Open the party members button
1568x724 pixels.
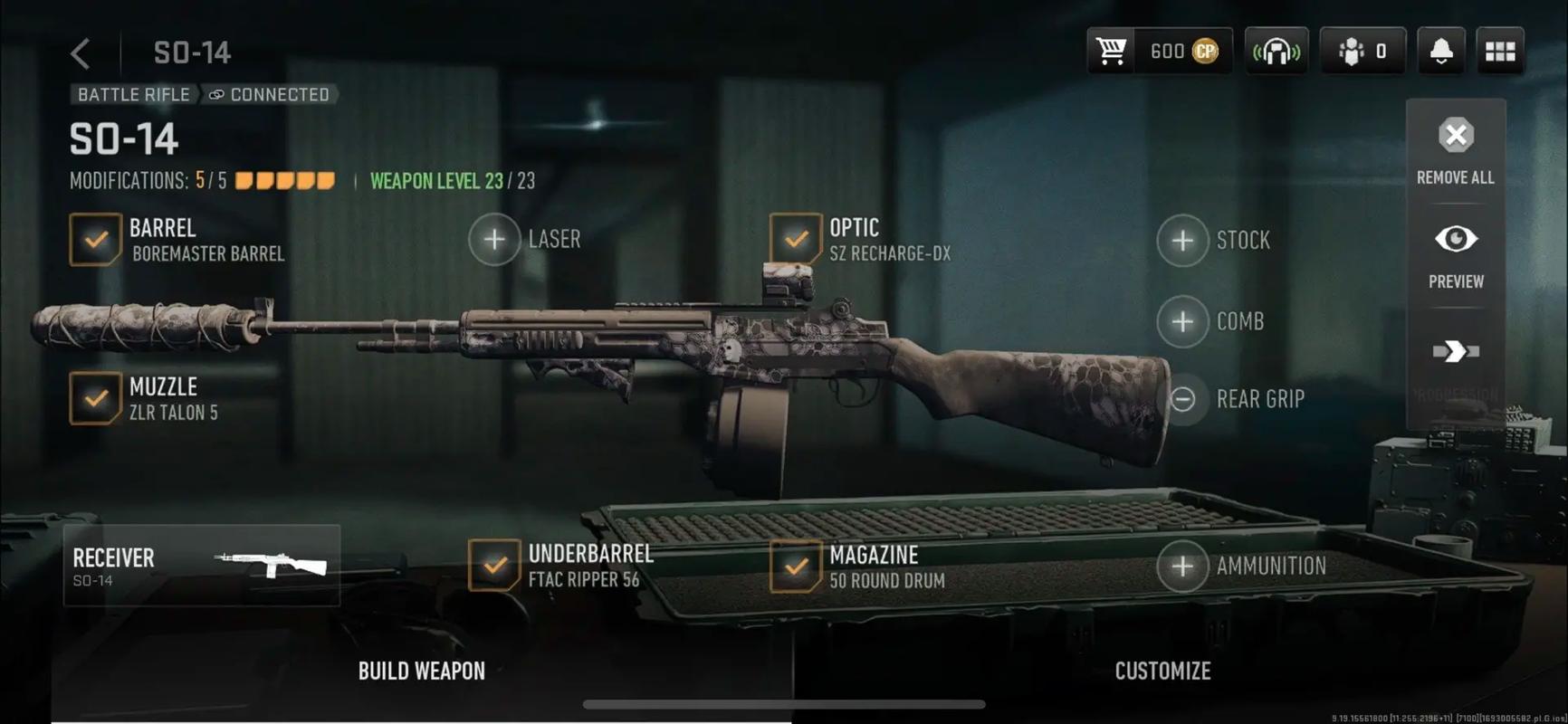point(1362,52)
